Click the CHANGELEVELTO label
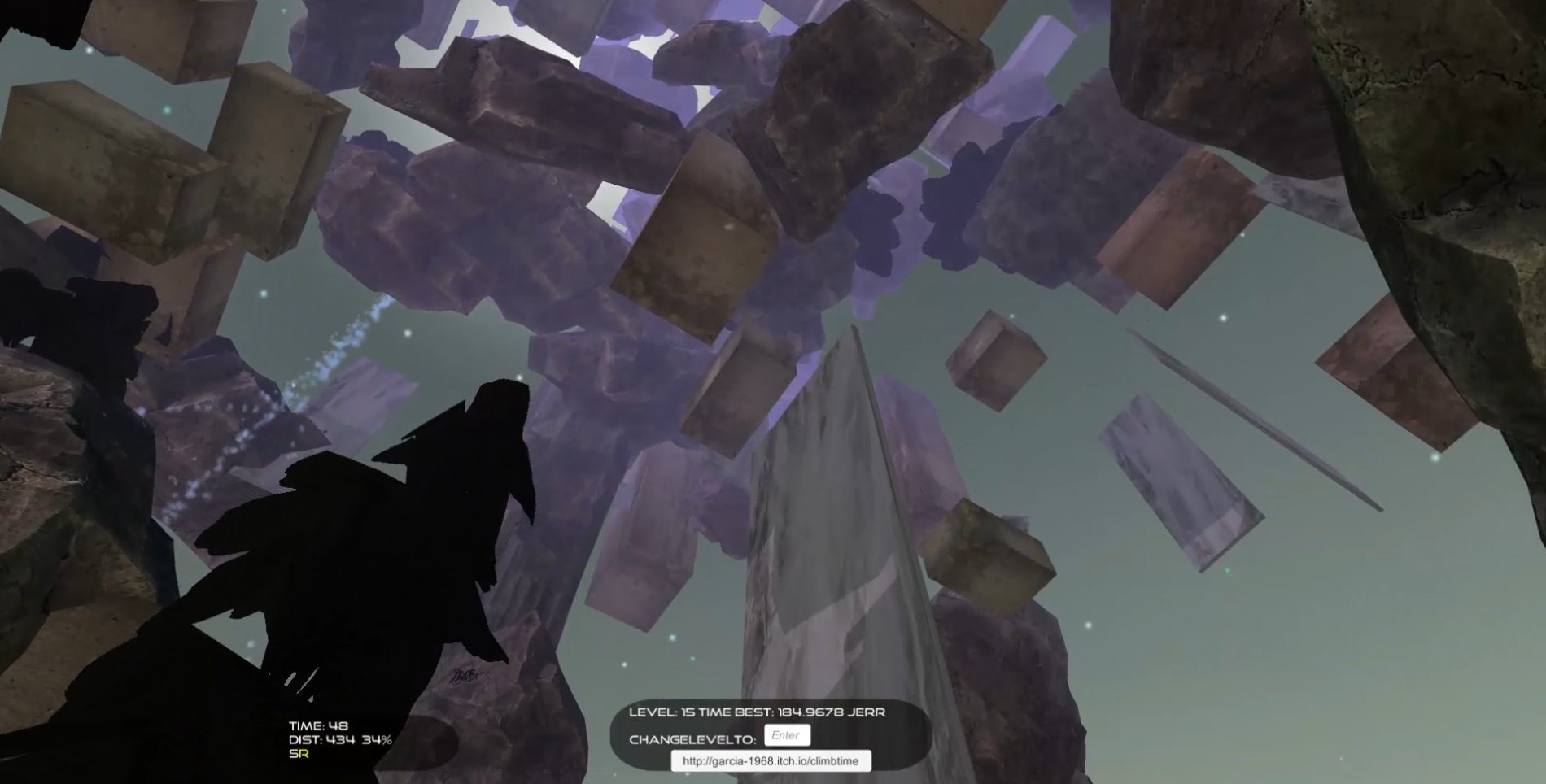 click(x=692, y=739)
